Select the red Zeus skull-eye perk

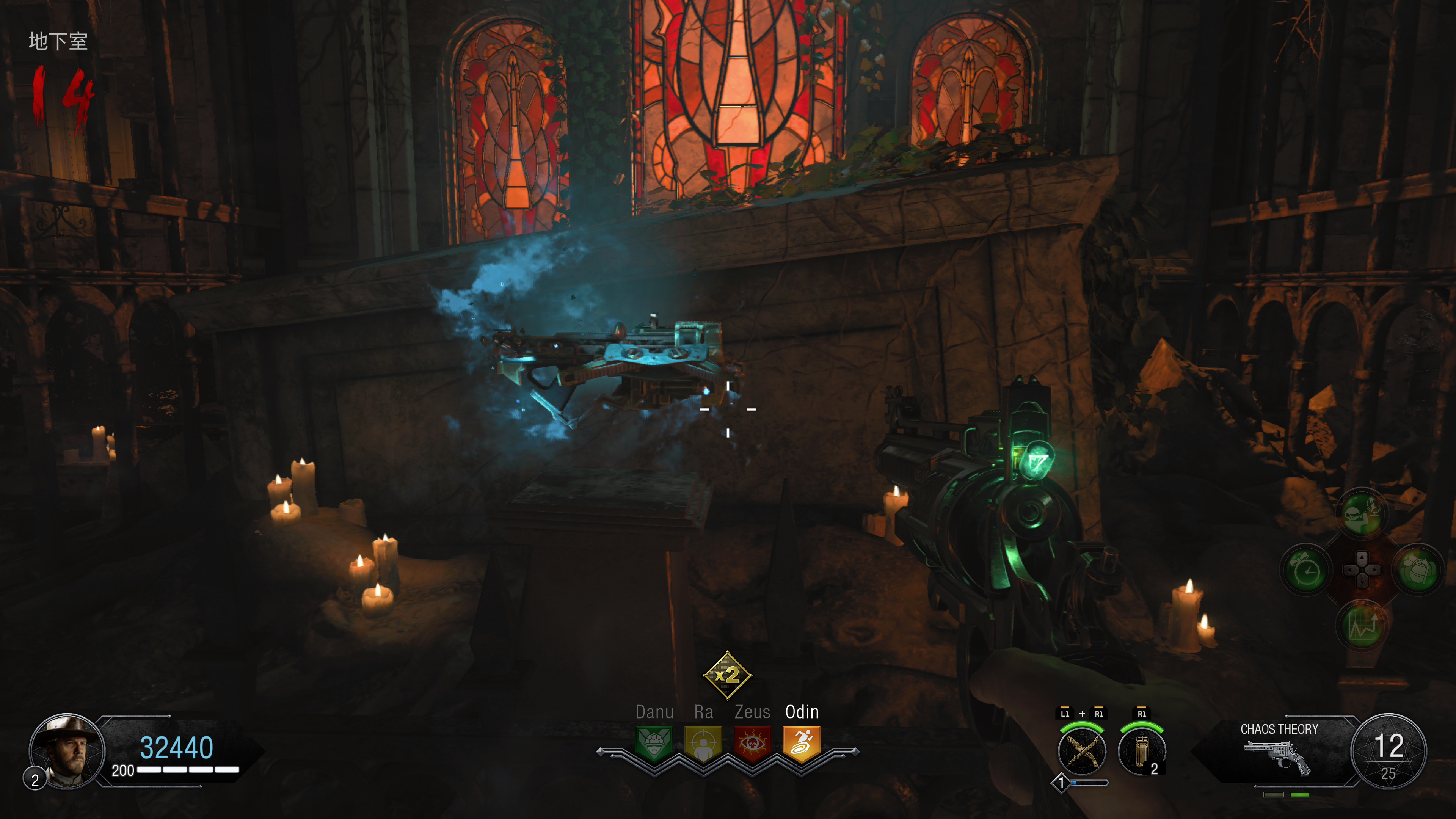pyautogui.click(x=752, y=743)
